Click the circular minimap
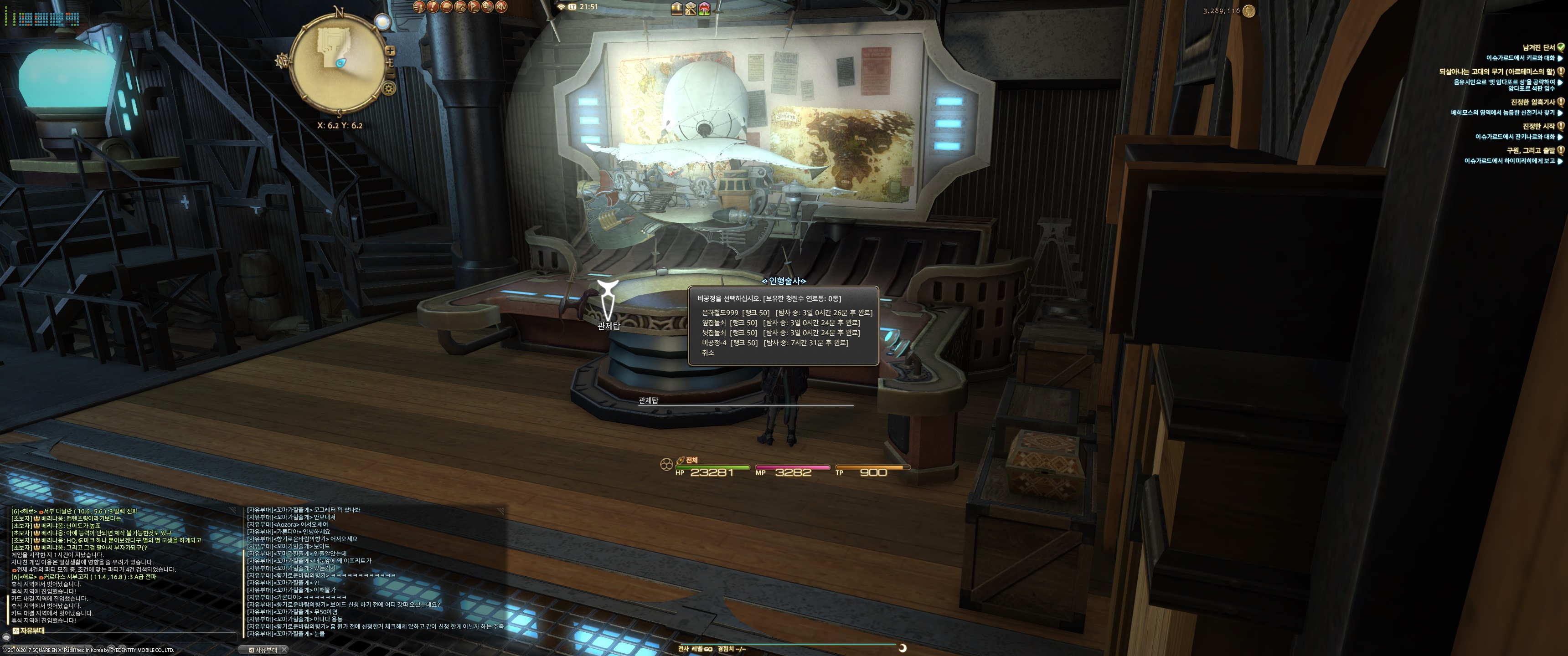Screen dimensions: 1568x656 (338, 61)
